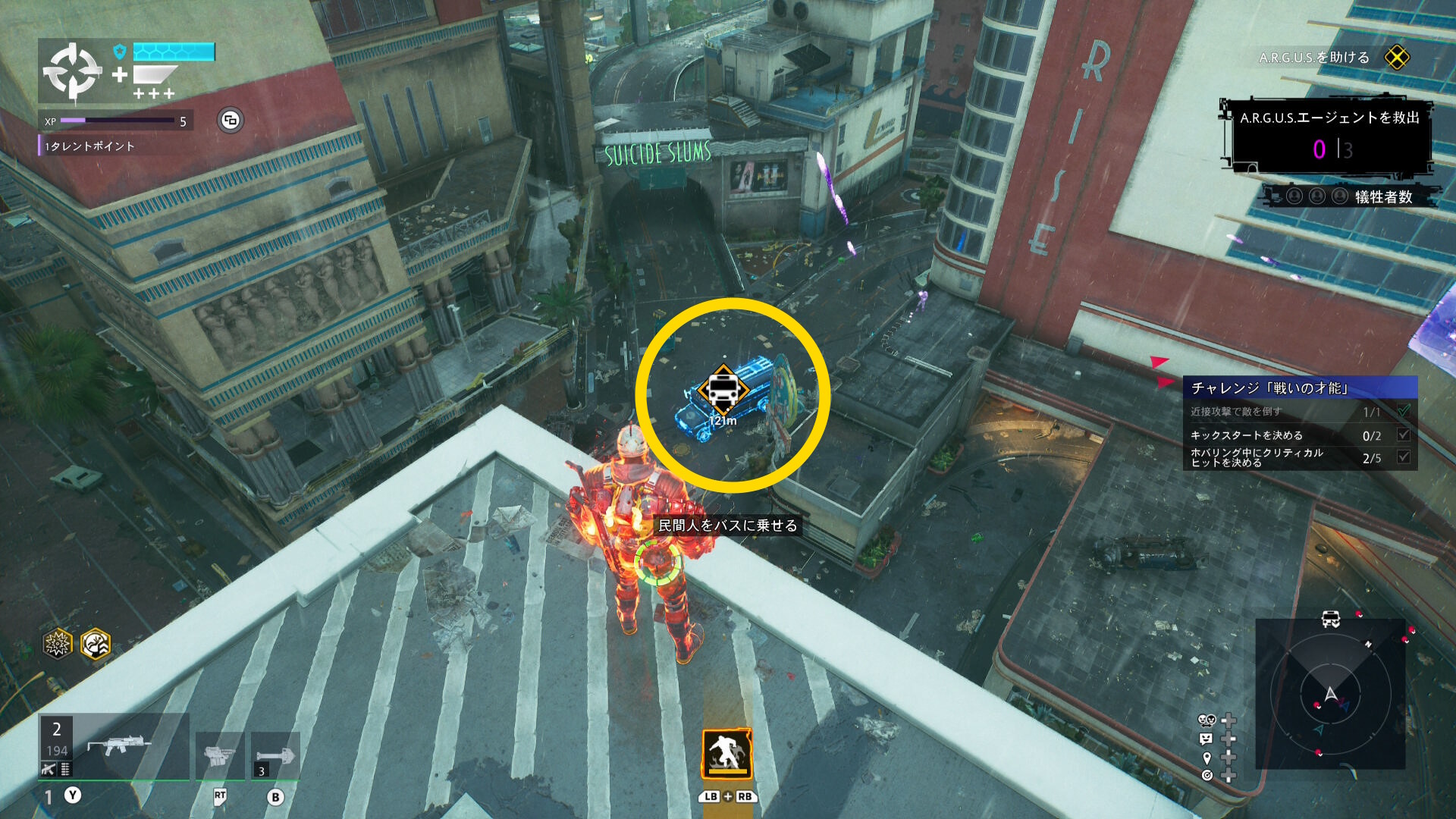Click the spiky burst buff icon
The height and width of the screenshot is (819, 1456).
(x=58, y=644)
